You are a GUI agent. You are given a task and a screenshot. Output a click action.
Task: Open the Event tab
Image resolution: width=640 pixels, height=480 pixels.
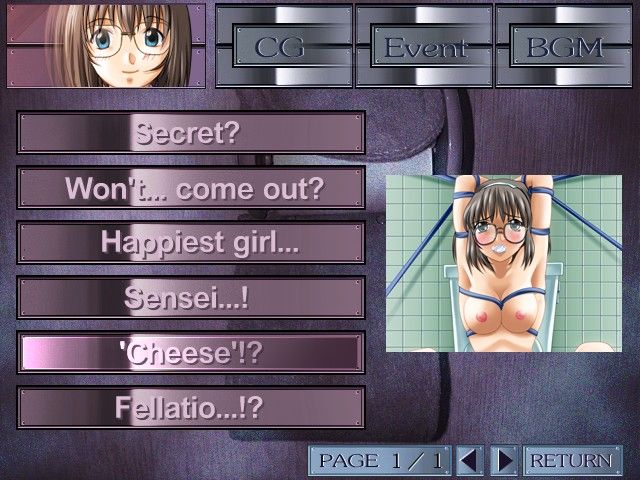pyautogui.click(x=422, y=46)
